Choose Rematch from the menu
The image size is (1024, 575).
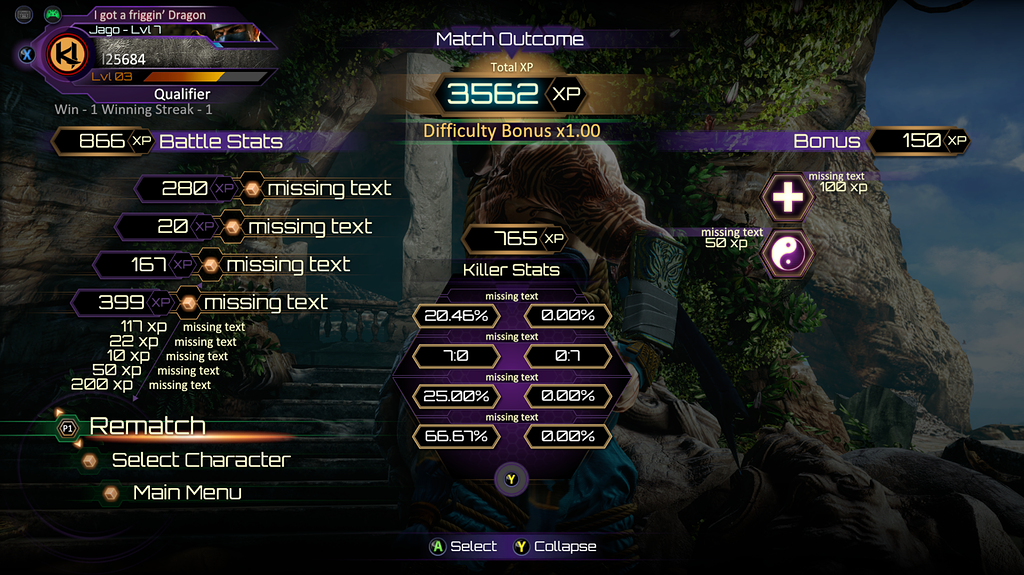click(x=147, y=426)
